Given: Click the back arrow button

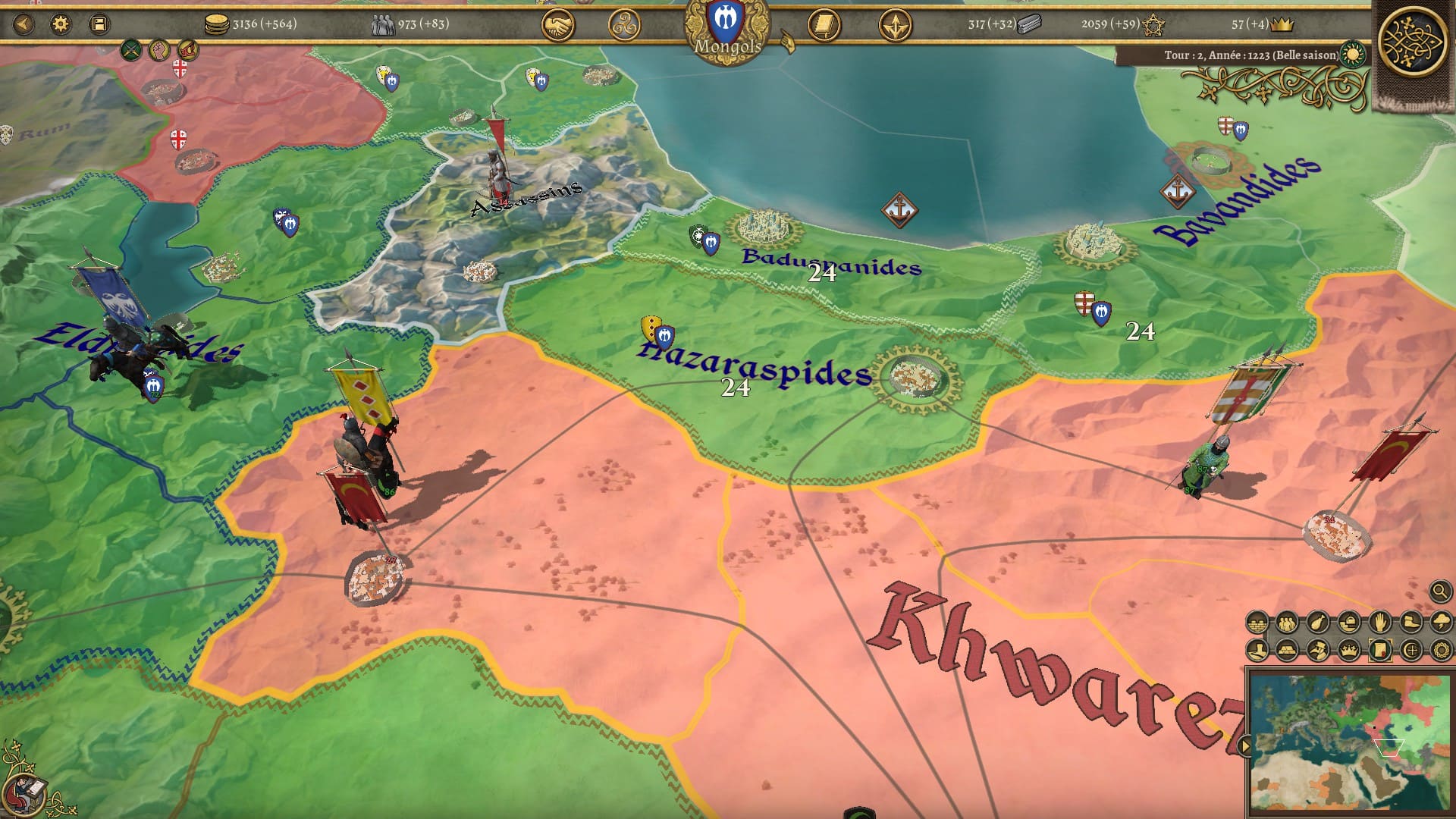Looking at the screenshot, I should [24, 24].
